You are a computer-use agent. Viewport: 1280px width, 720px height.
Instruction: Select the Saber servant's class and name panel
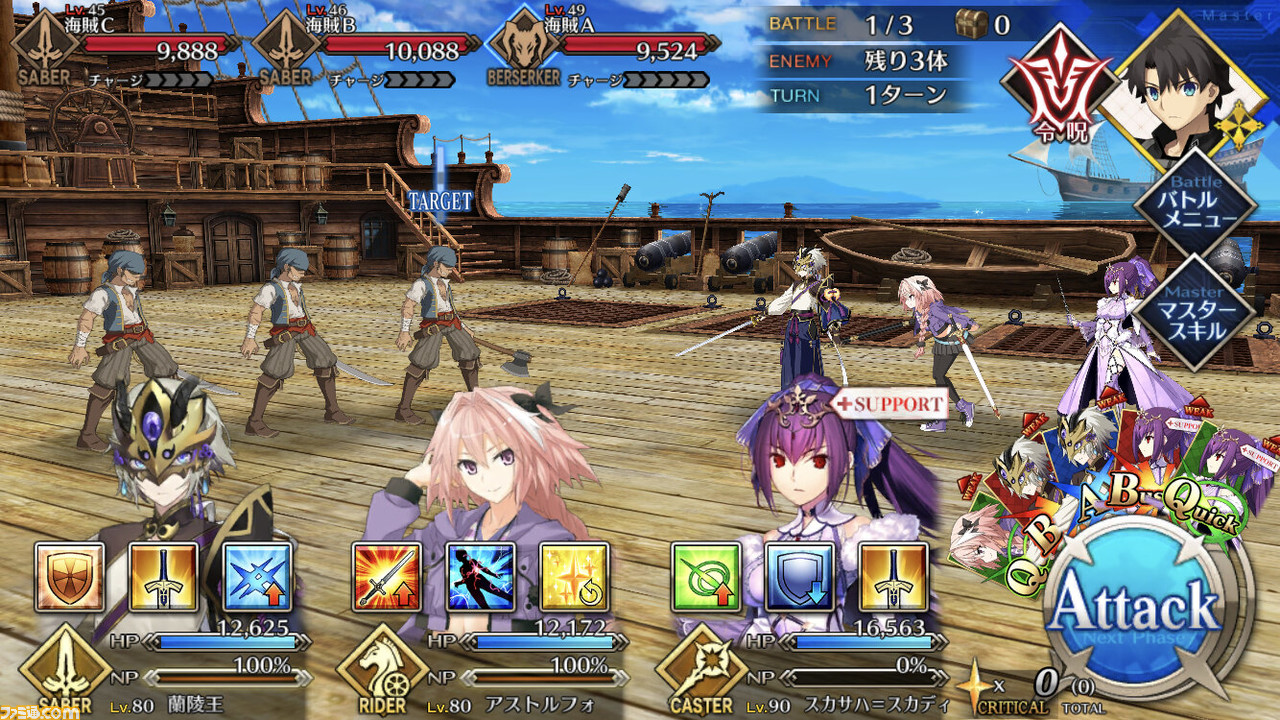(160, 675)
